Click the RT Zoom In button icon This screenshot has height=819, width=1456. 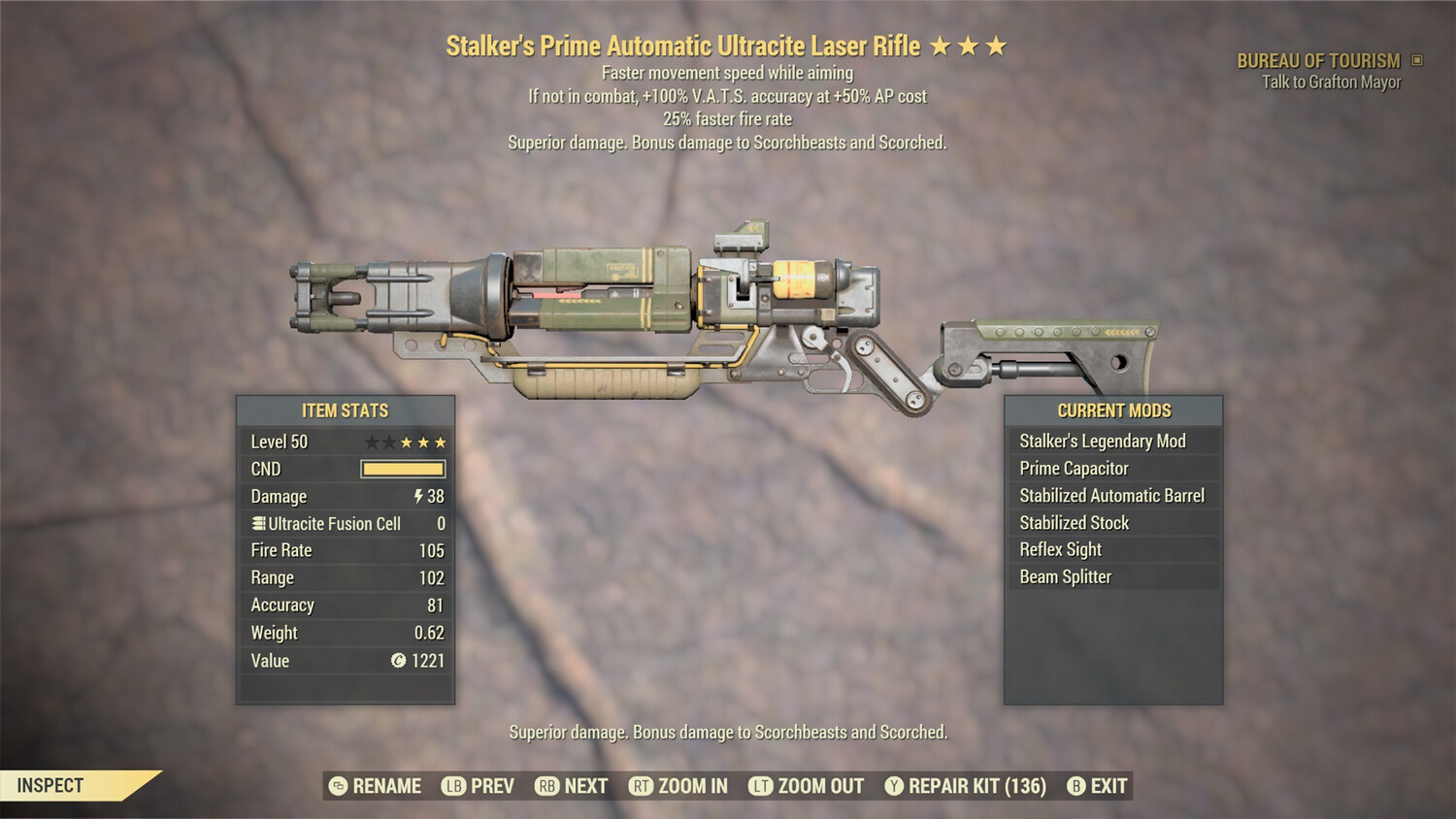click(642, 786)
